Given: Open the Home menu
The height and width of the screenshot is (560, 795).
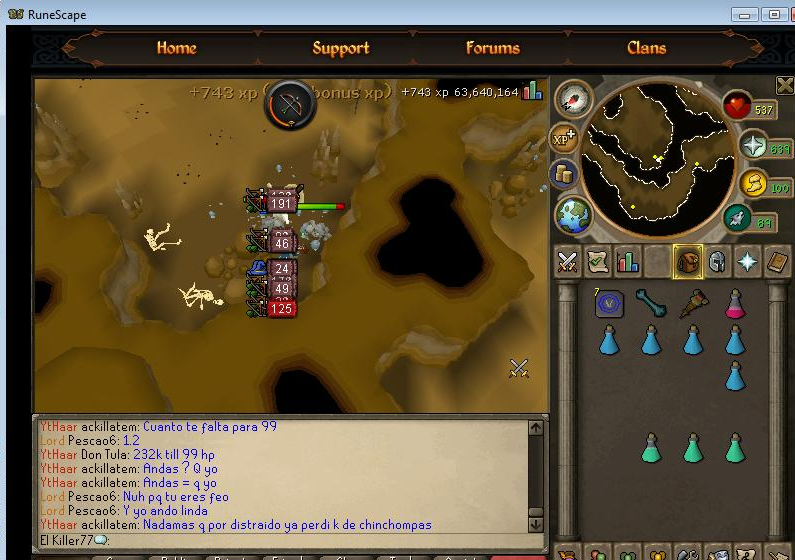Looking at the screenshot, I should pos(176,48).
